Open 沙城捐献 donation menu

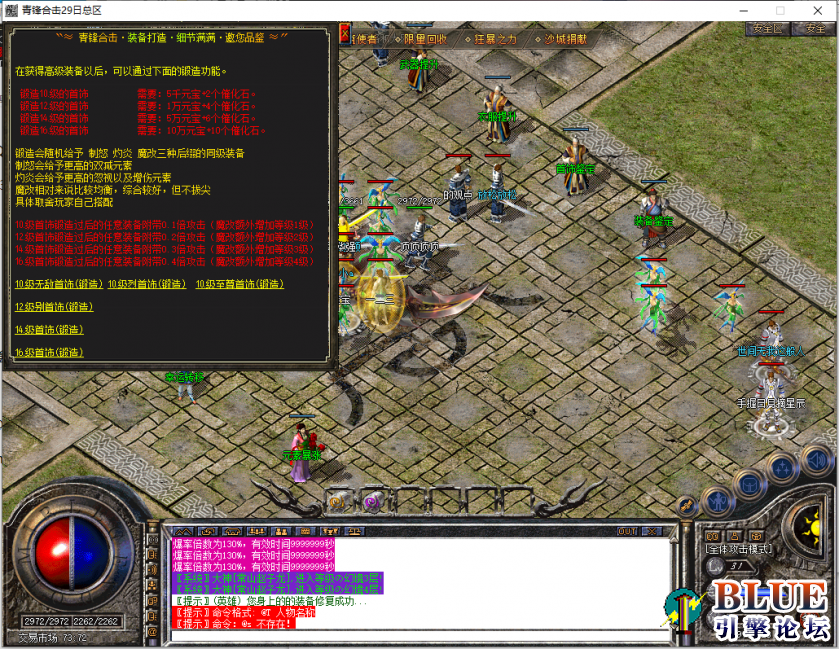pyautogui.click(x=566, y=39)
